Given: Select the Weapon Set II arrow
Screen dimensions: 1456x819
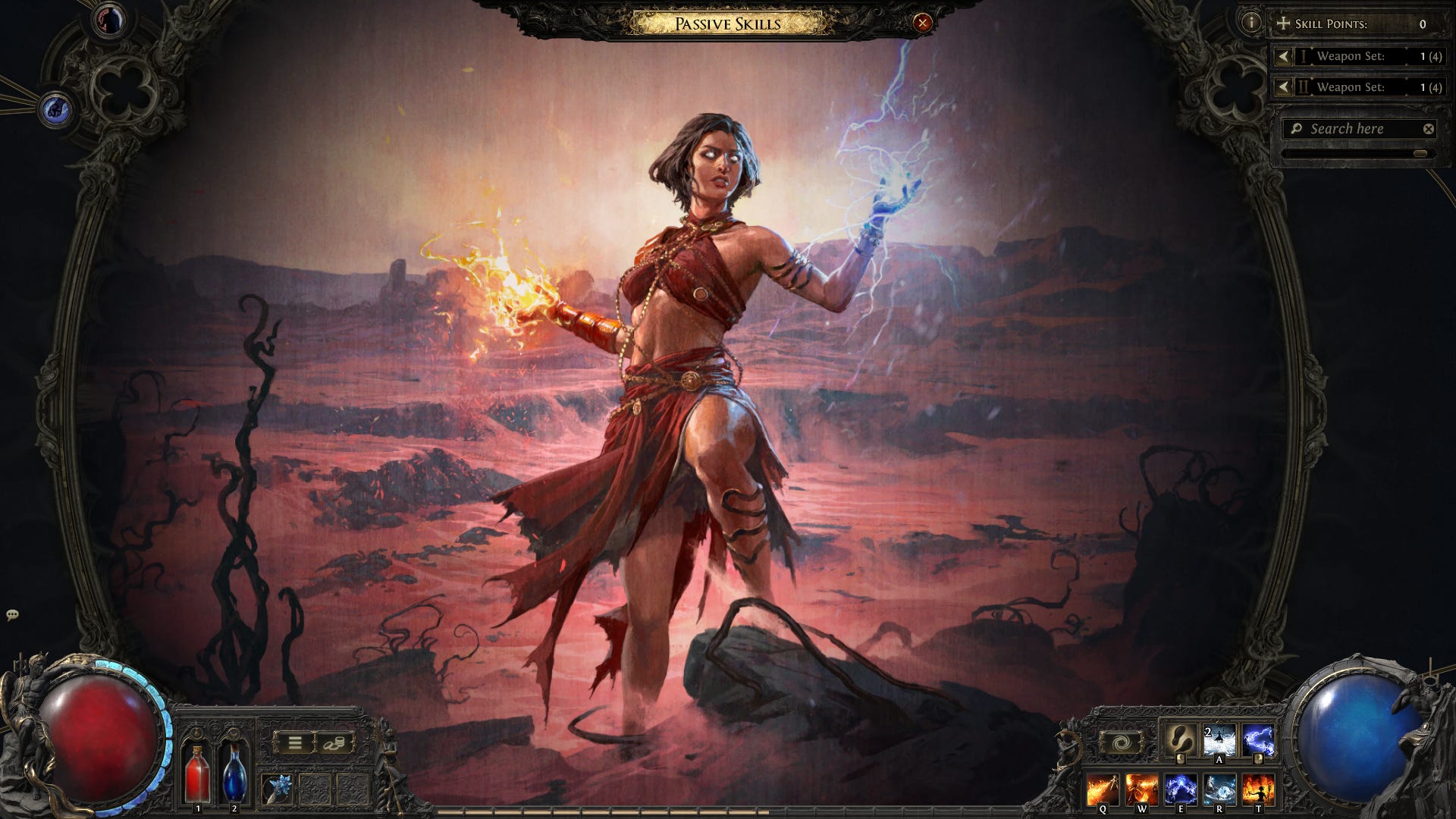Looking at the screenshot, I should point(1282,87).
